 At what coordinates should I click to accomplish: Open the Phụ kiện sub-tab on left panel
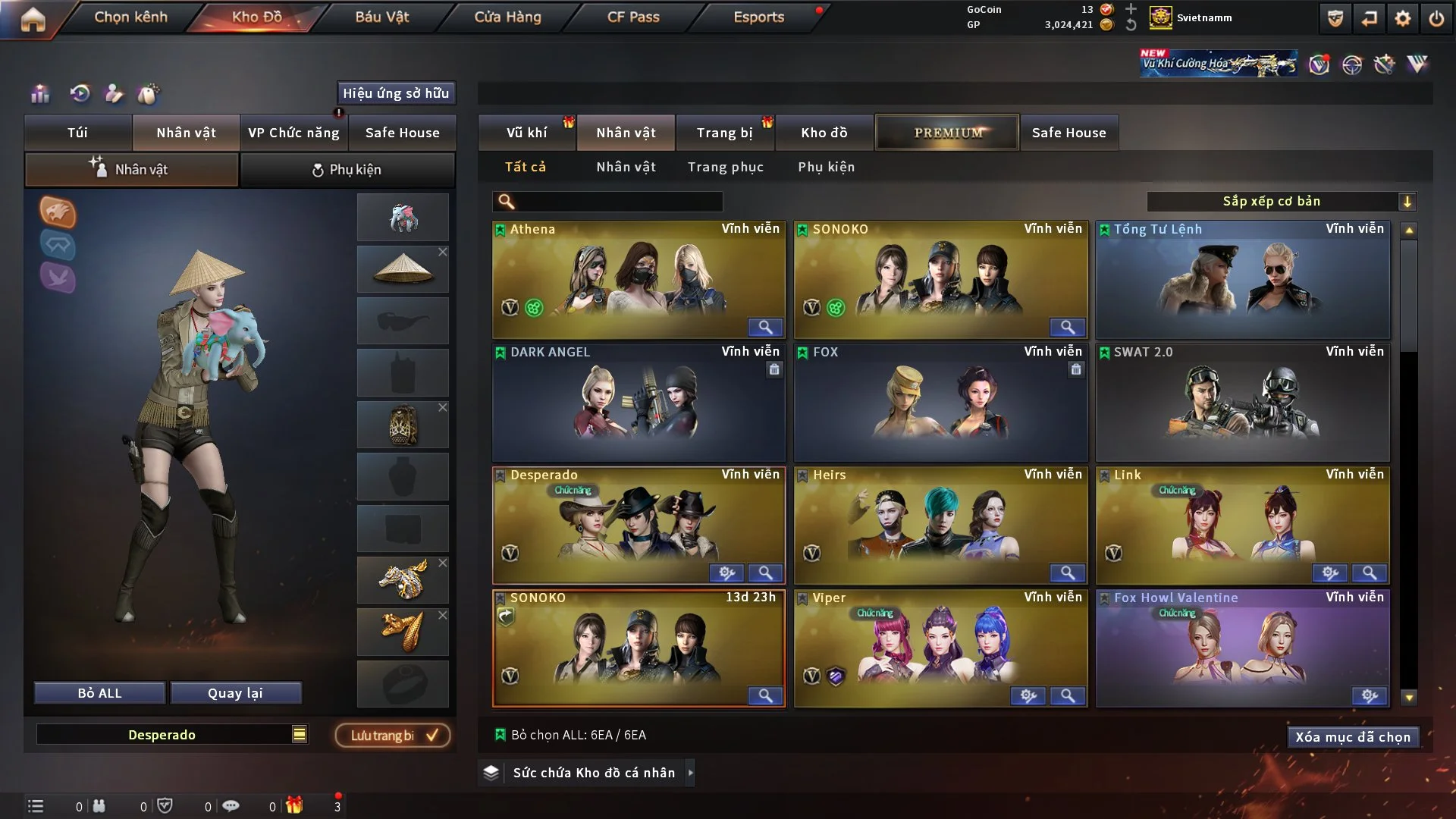click(347, 170)
